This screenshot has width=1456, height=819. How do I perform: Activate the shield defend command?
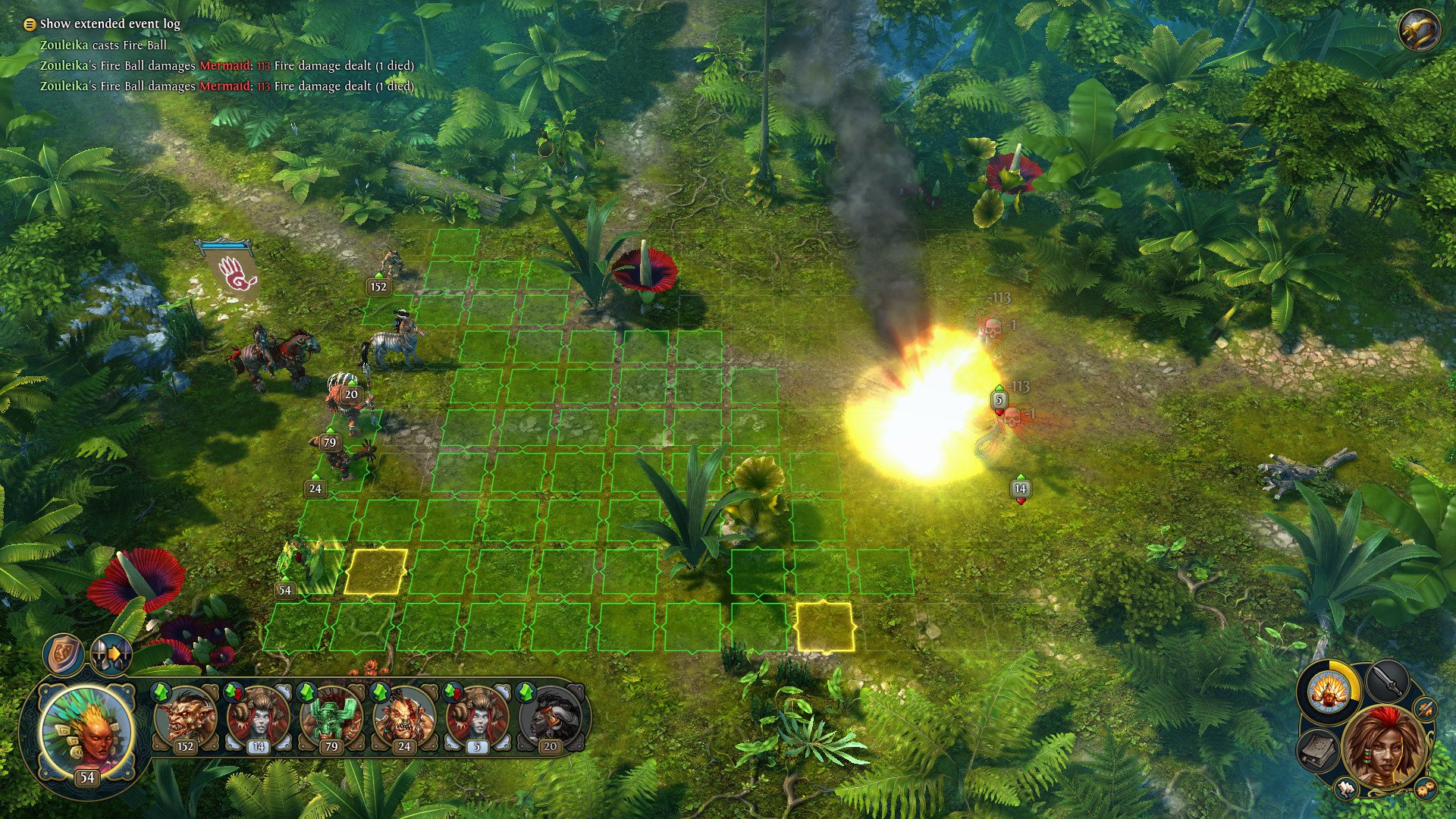(63, 654)
